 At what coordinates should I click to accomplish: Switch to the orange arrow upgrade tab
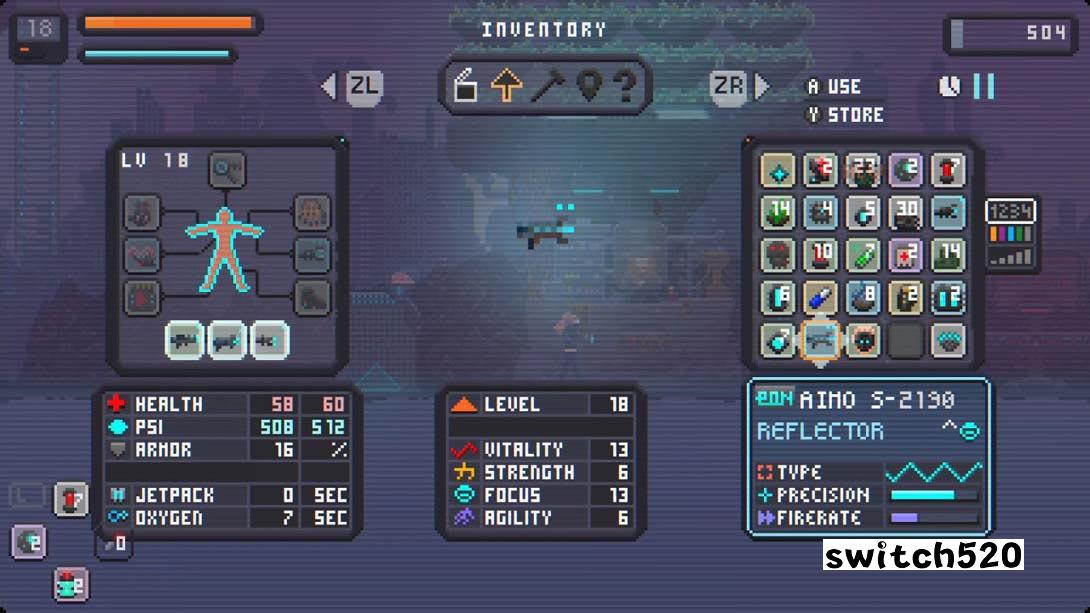point(507,87)
